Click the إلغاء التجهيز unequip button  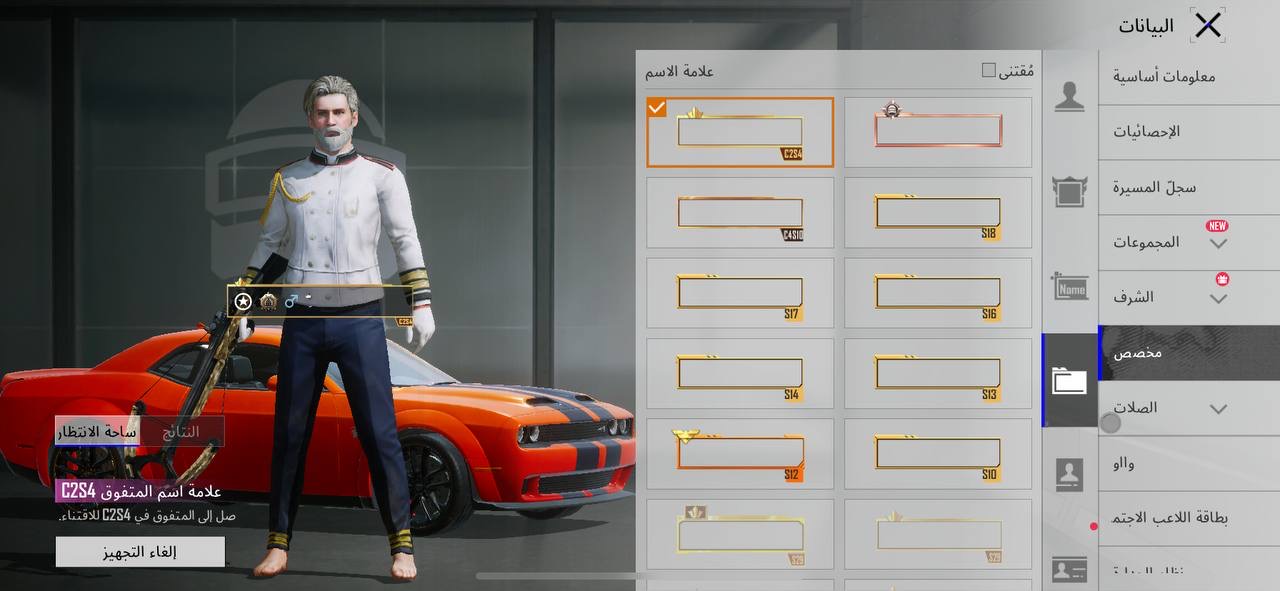tap(140, 552)
